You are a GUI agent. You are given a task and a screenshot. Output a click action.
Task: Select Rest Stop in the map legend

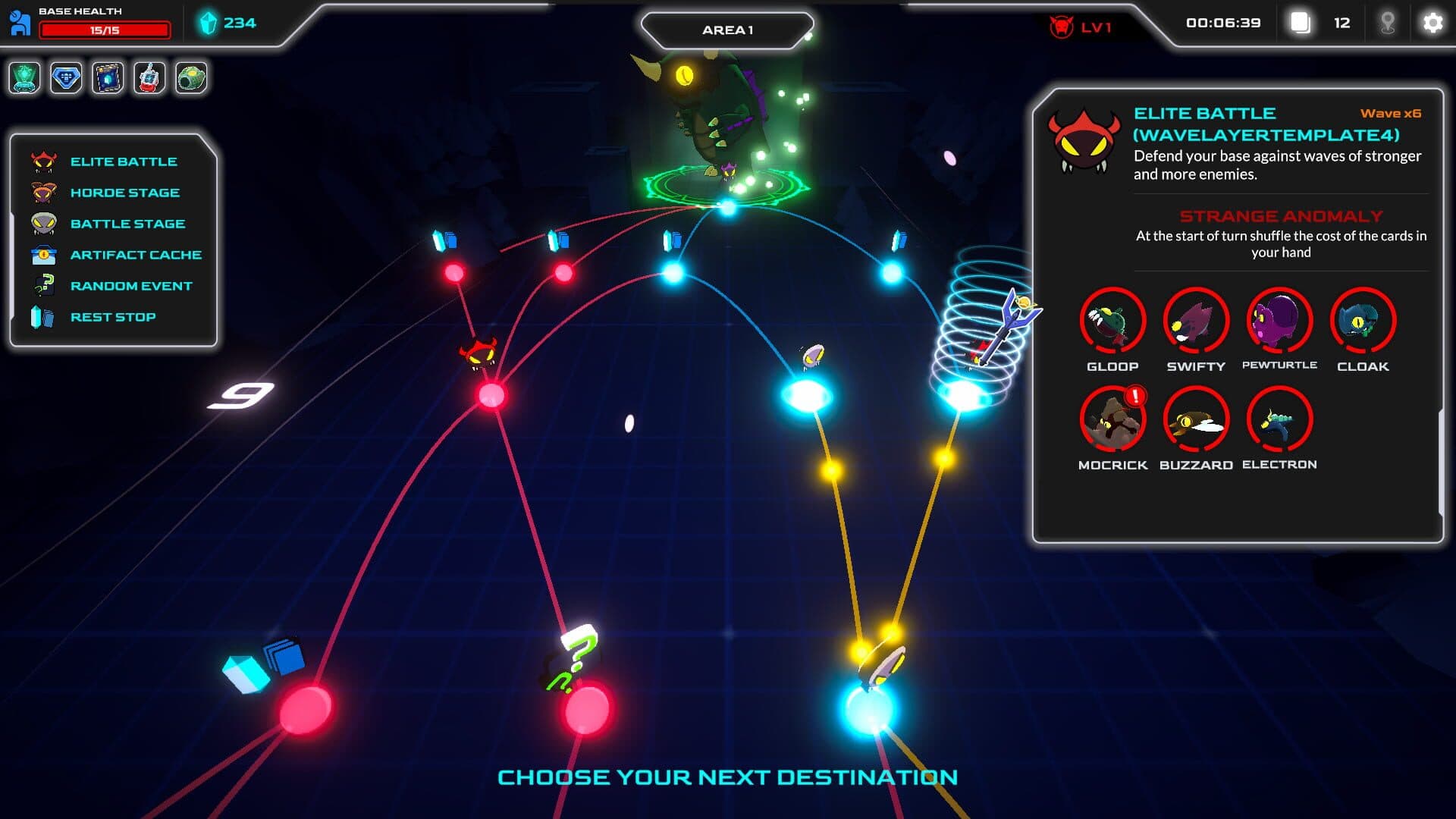point(113,316)
